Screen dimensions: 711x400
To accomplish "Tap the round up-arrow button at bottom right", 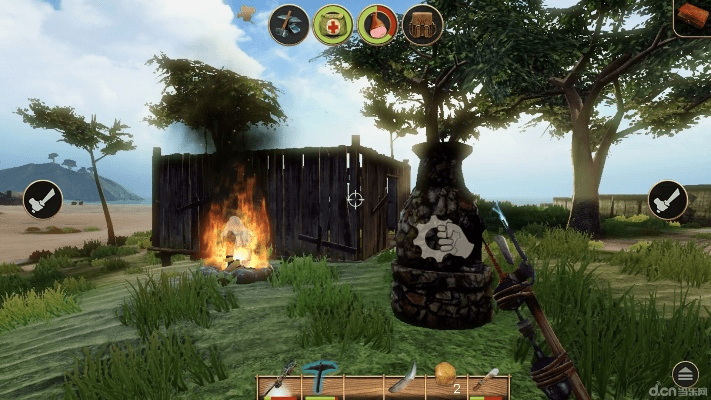I will point(685,374).
